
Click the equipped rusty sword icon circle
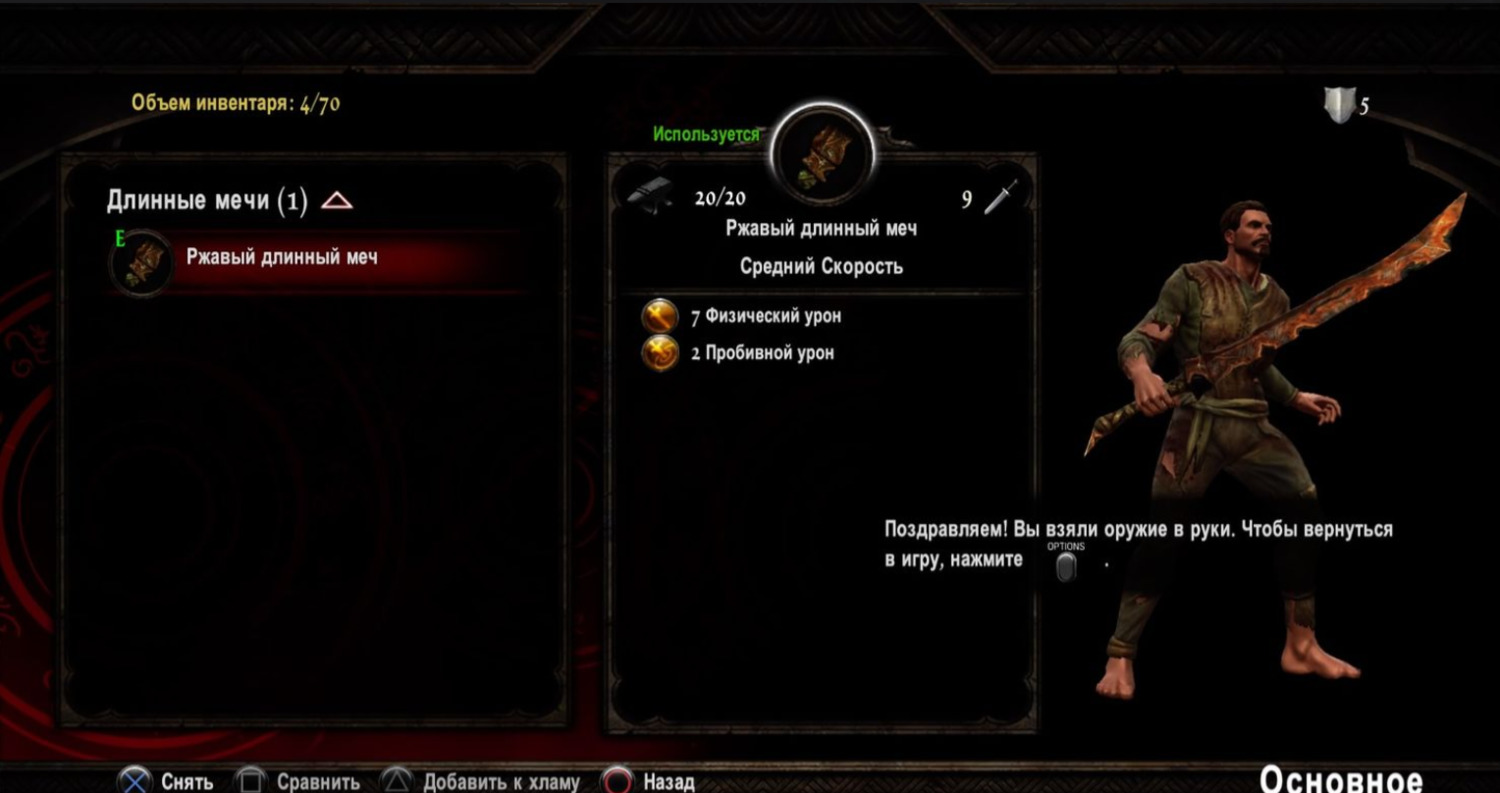pos(824,156)
